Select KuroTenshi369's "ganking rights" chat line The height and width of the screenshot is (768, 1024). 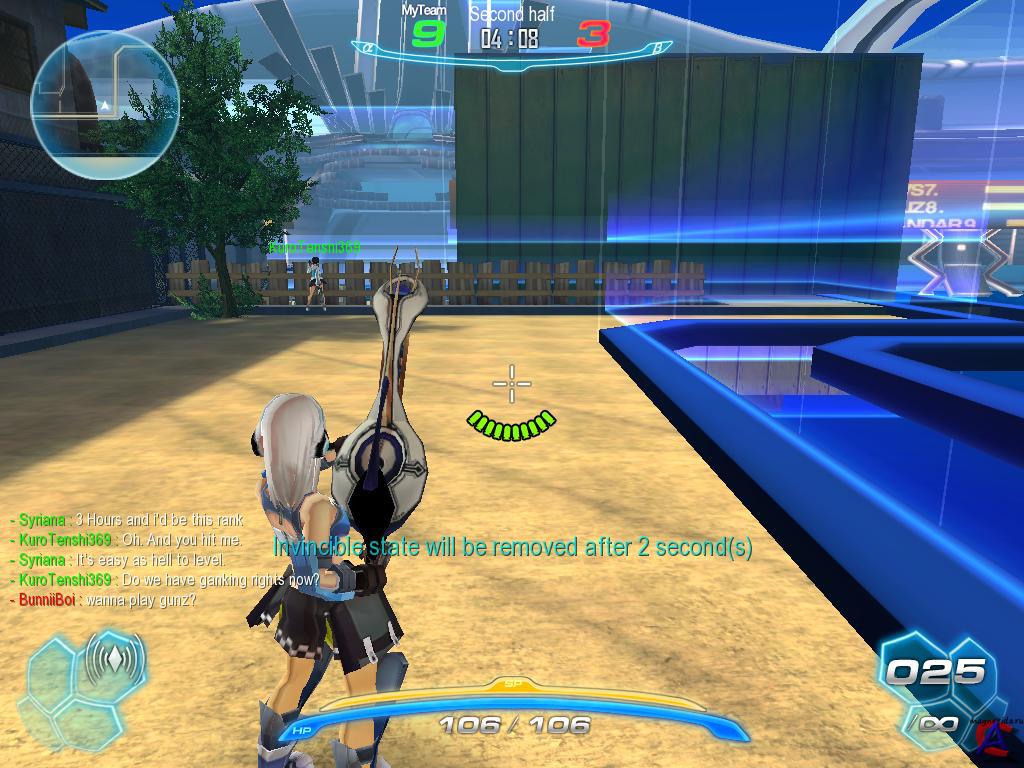coord(165,580)
